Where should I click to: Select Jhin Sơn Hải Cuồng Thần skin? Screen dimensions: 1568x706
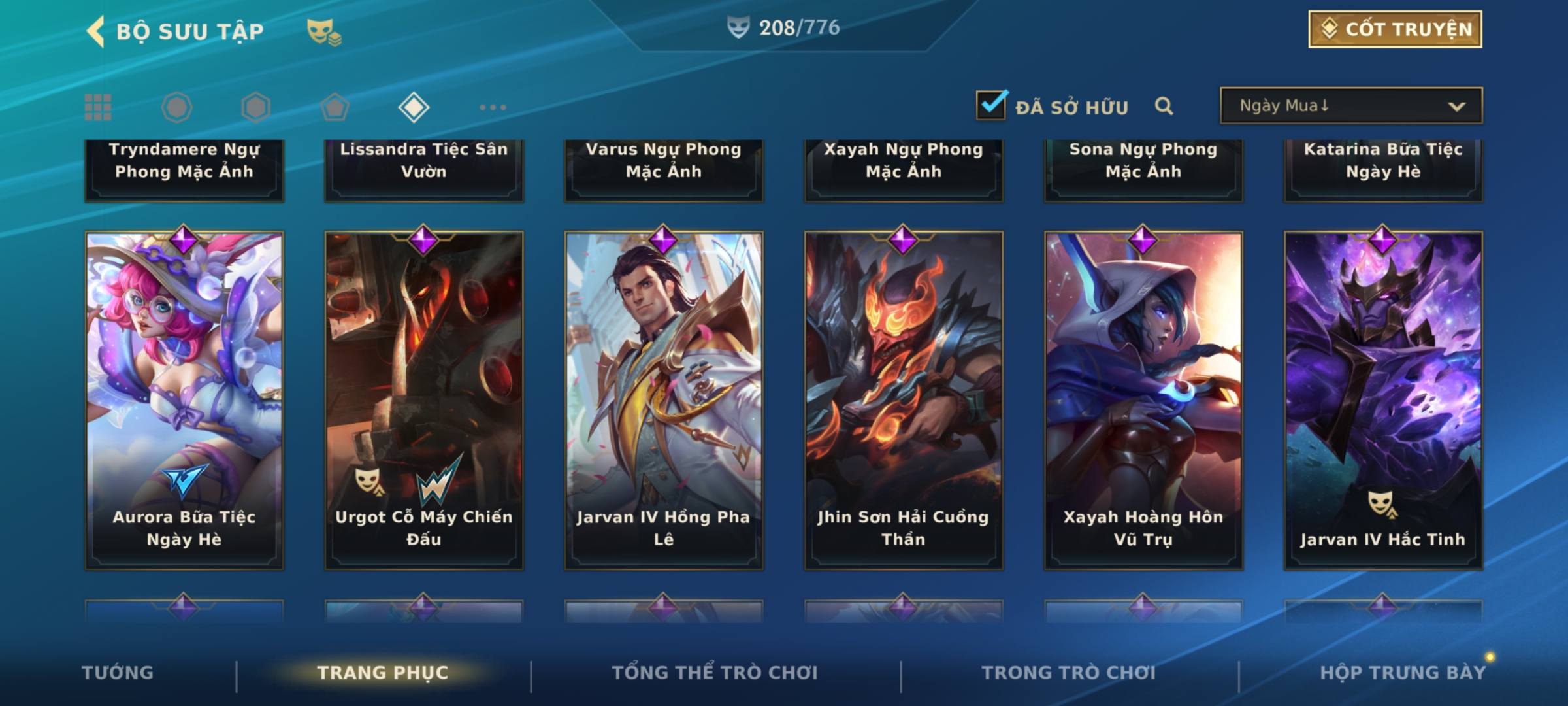[904, 400]
